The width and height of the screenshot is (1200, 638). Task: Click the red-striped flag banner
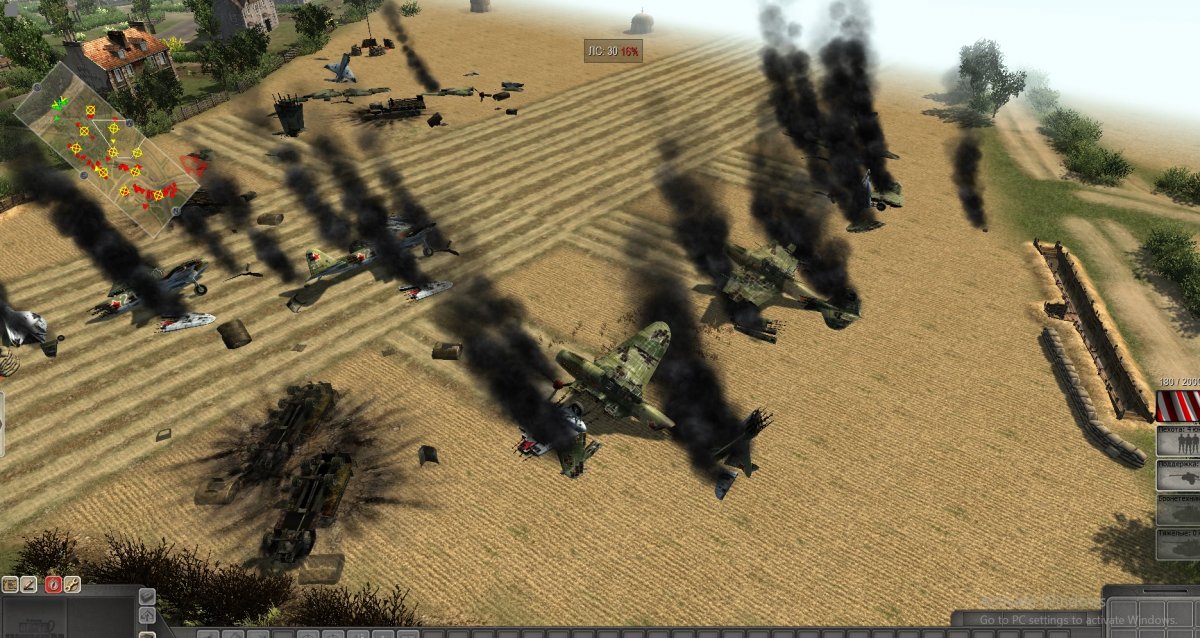[x=1178, y=406]
